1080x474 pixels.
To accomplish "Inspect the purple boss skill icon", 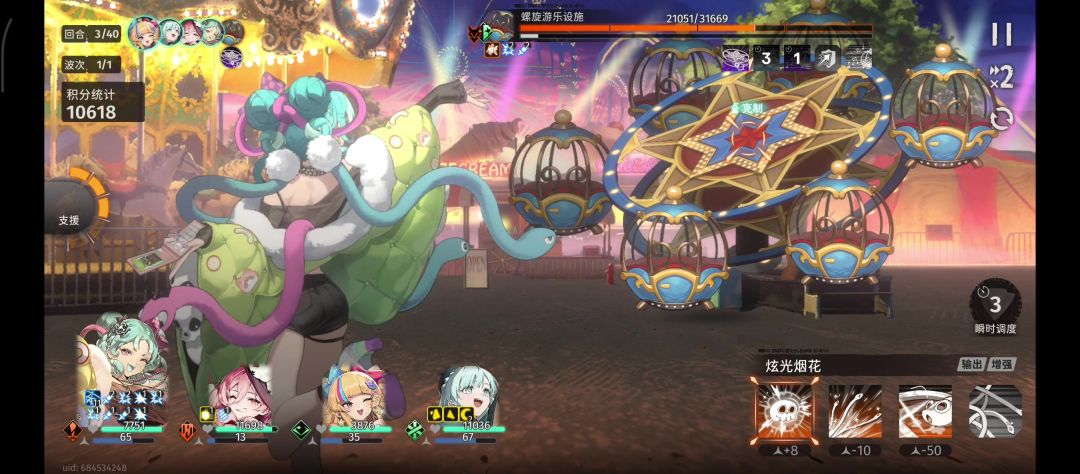I will pos(737,57).
